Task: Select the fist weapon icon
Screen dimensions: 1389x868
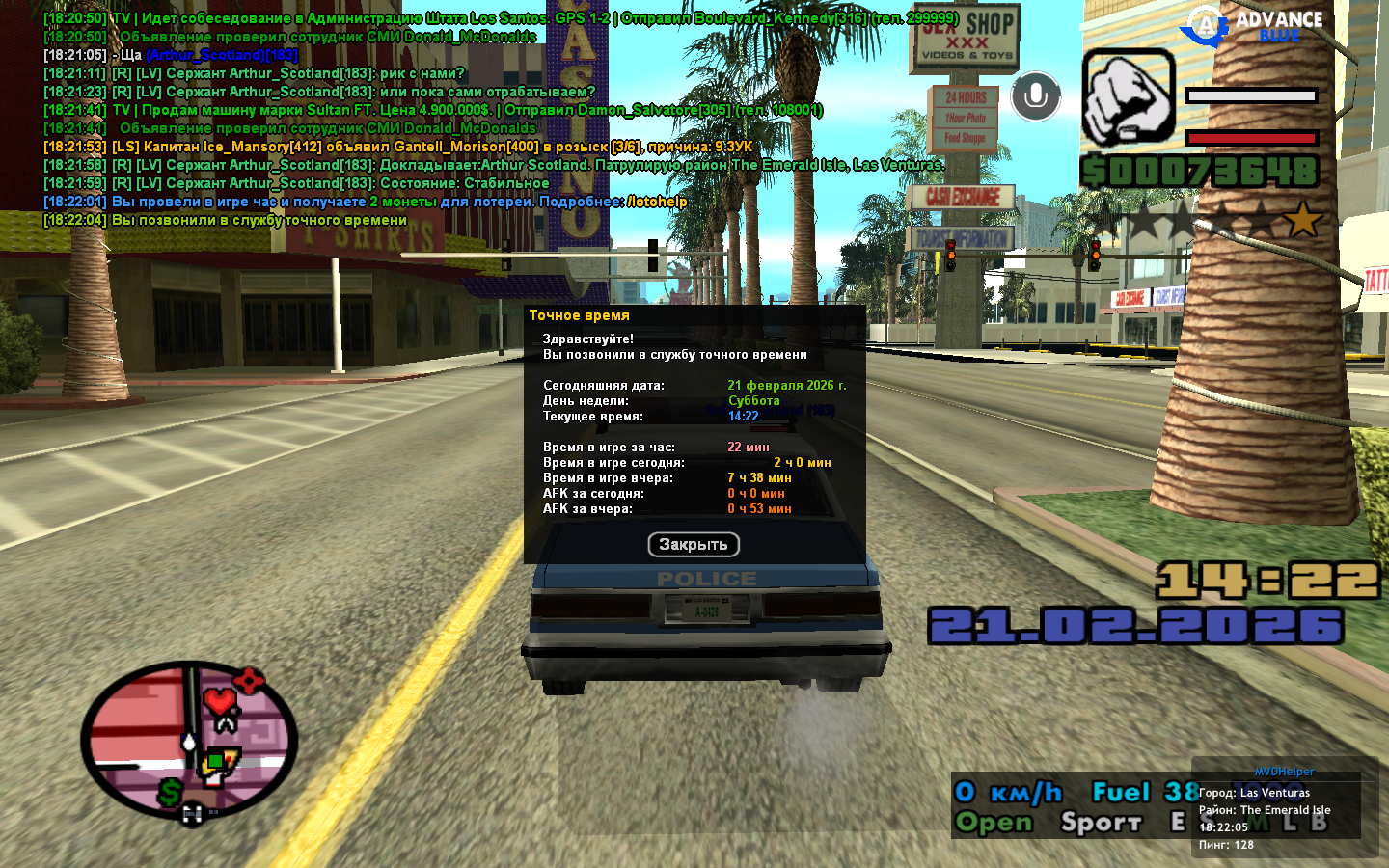Action: pyautogui.click(x=1128, y=97)
